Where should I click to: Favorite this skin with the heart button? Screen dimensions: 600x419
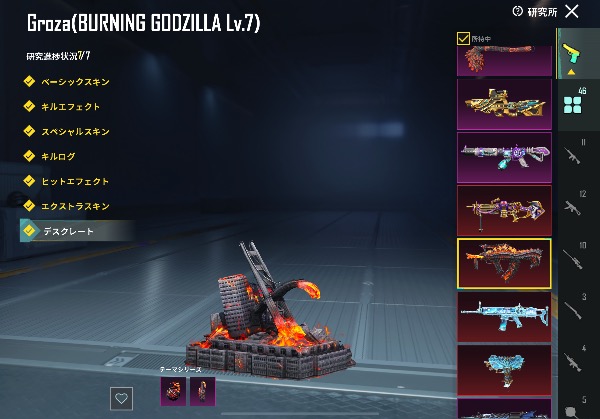122,397
